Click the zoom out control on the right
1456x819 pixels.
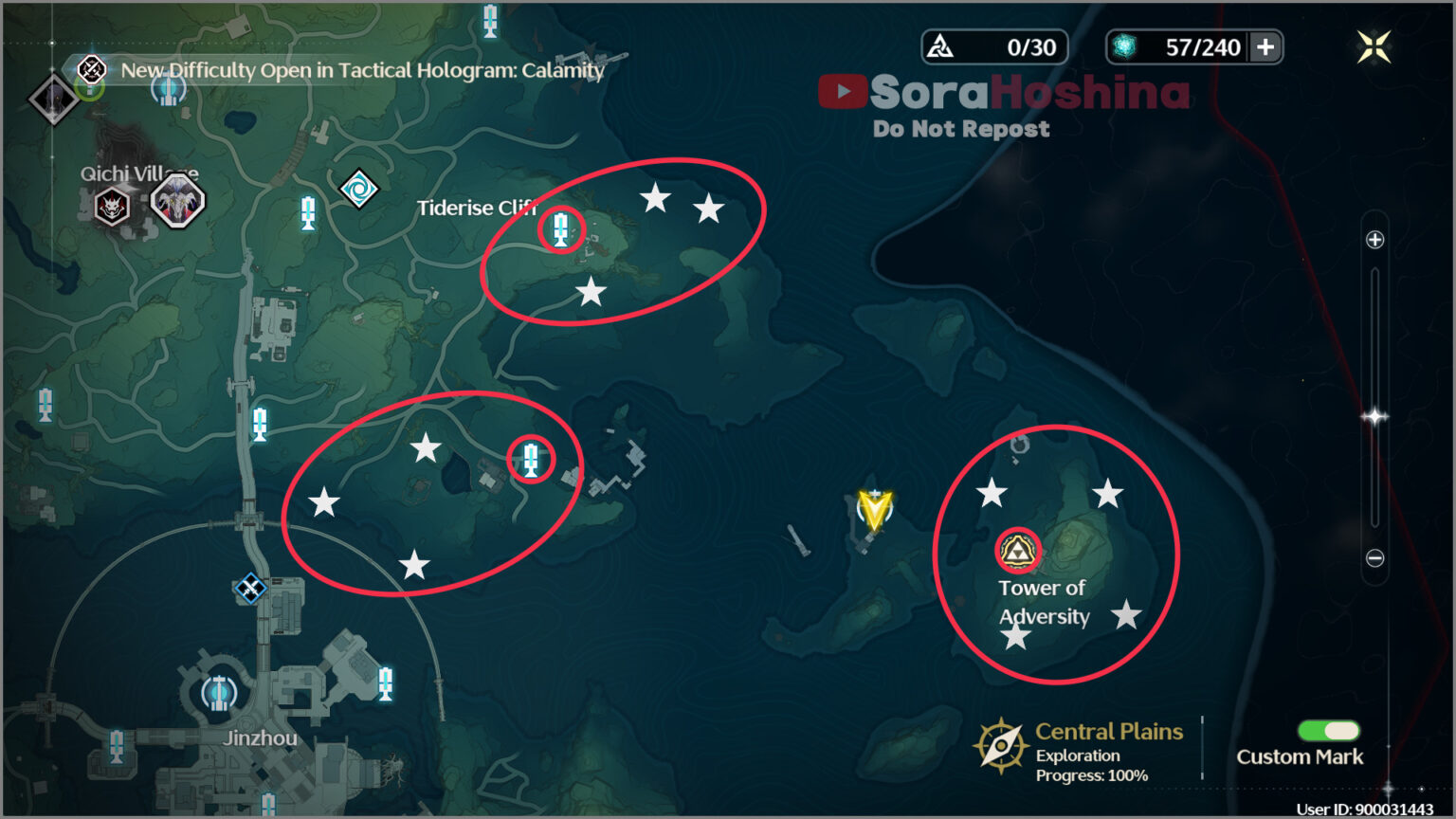pyautogui.click(x=1374, y=557)
